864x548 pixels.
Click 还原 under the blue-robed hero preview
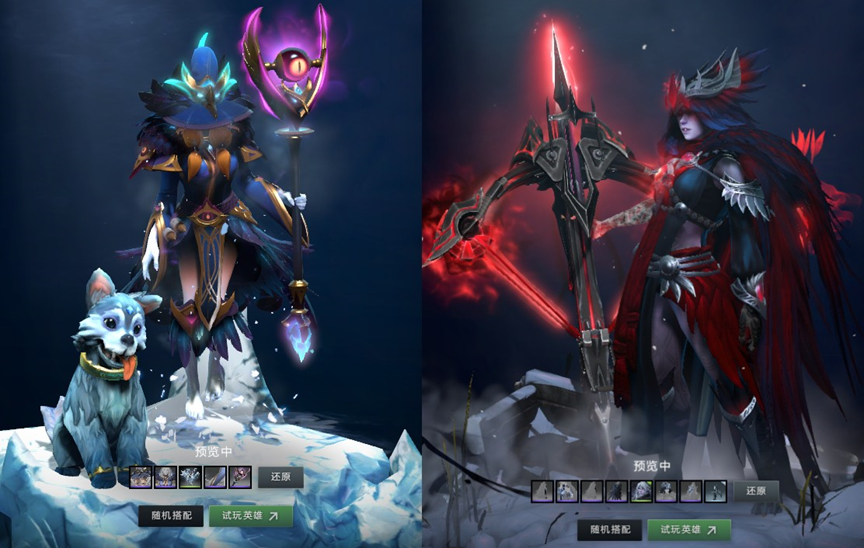click(x=280, y=477)
